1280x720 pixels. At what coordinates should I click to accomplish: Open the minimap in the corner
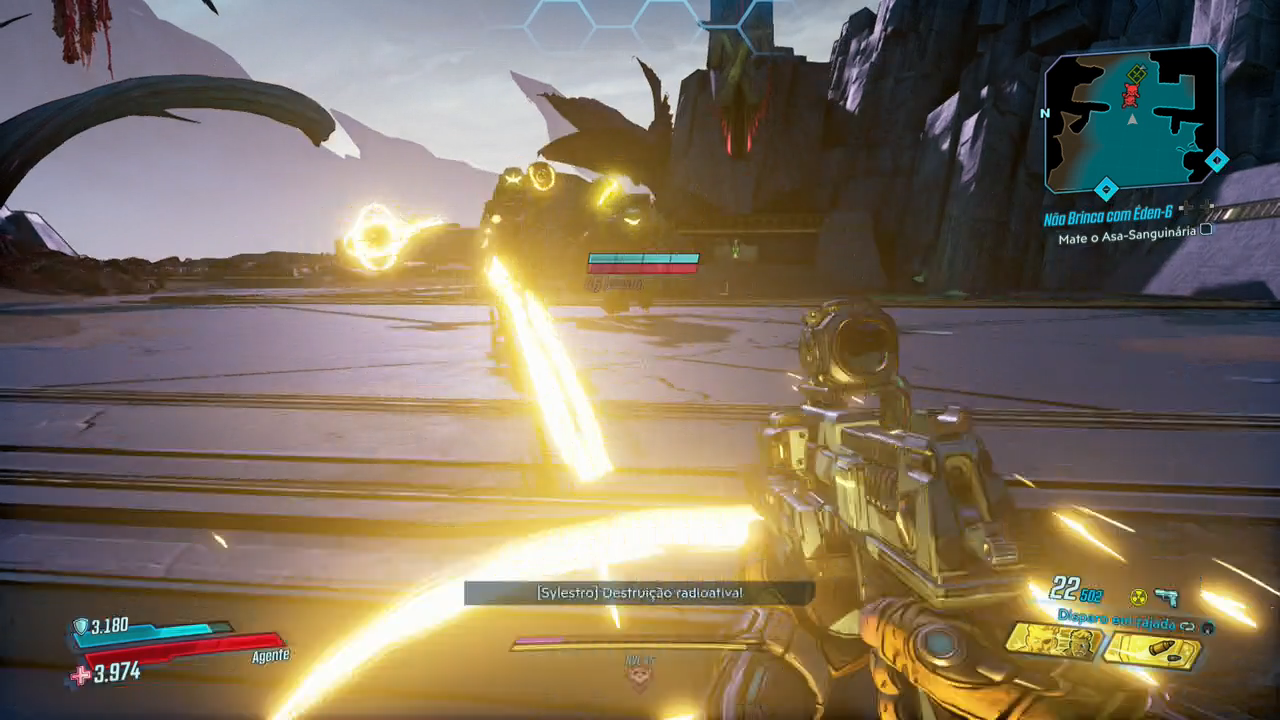[1131, 118]
